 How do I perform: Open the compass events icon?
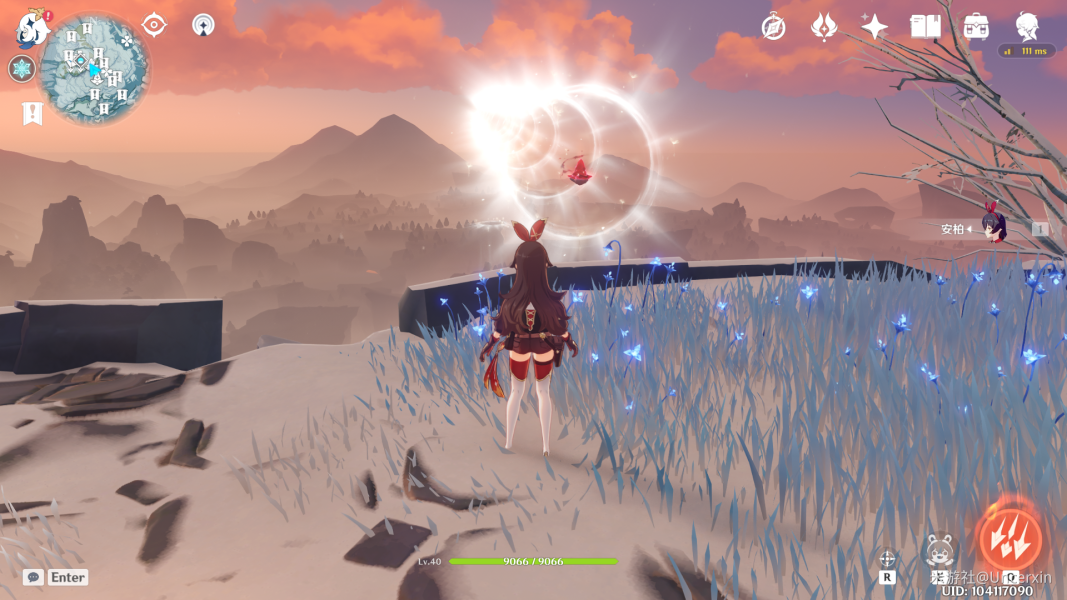tap(773, 27)
